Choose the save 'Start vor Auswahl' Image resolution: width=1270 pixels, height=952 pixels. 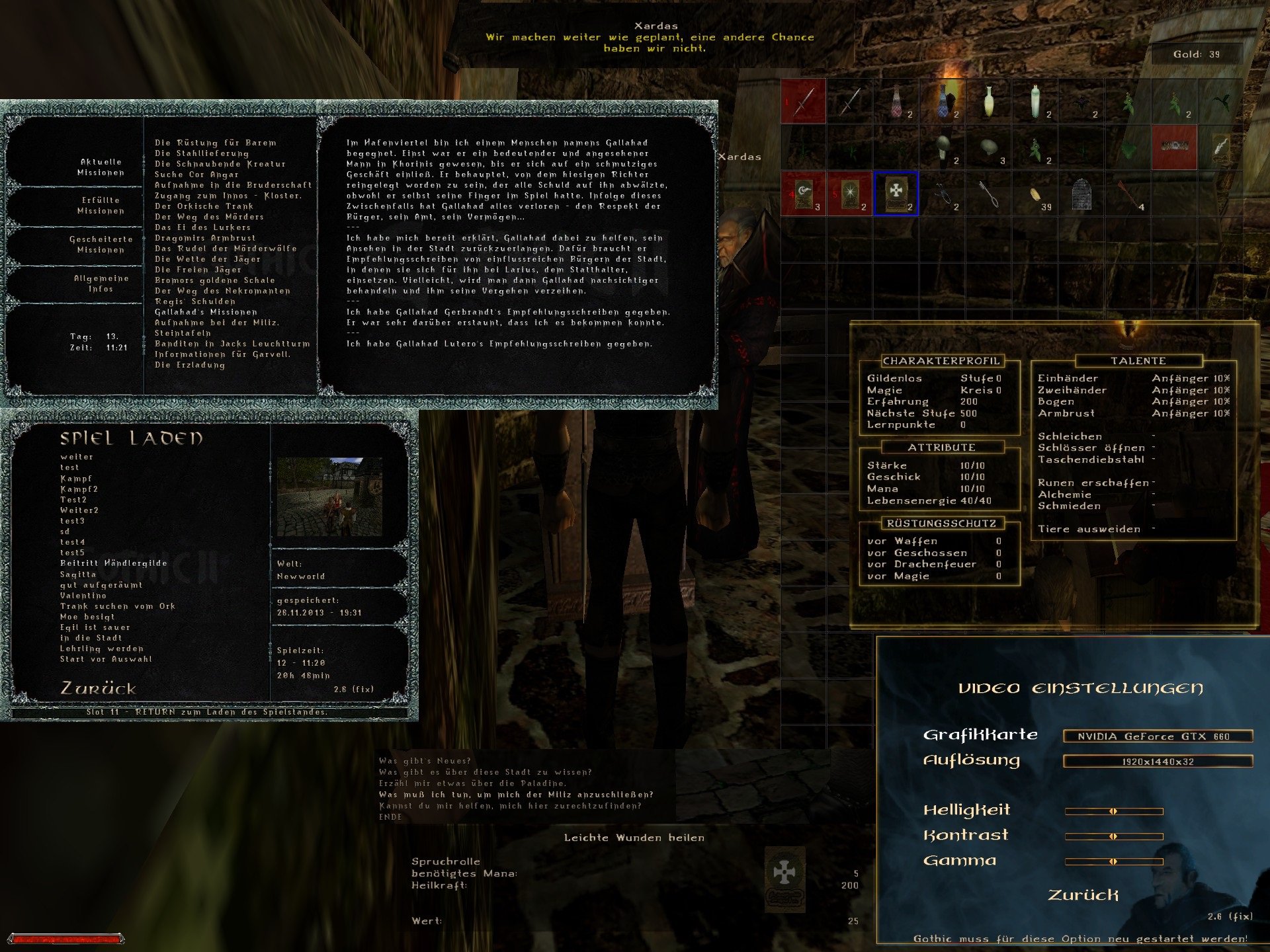tap(106, 659)
